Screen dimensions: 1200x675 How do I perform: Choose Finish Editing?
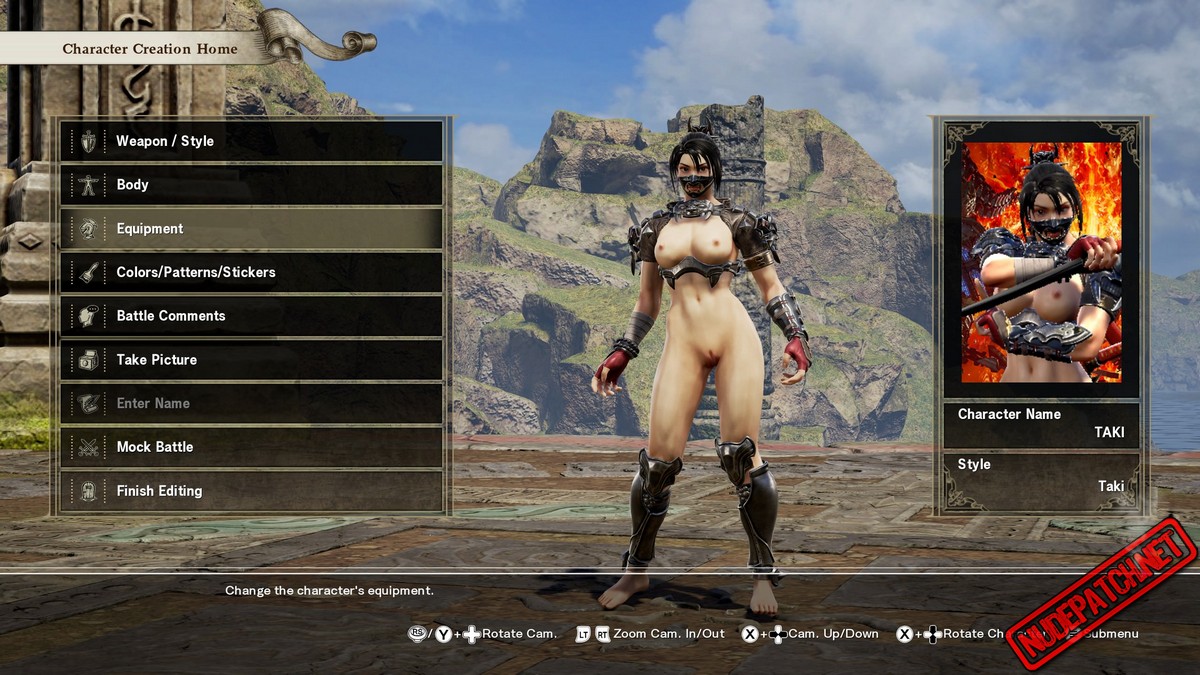(x=250, y=491)
